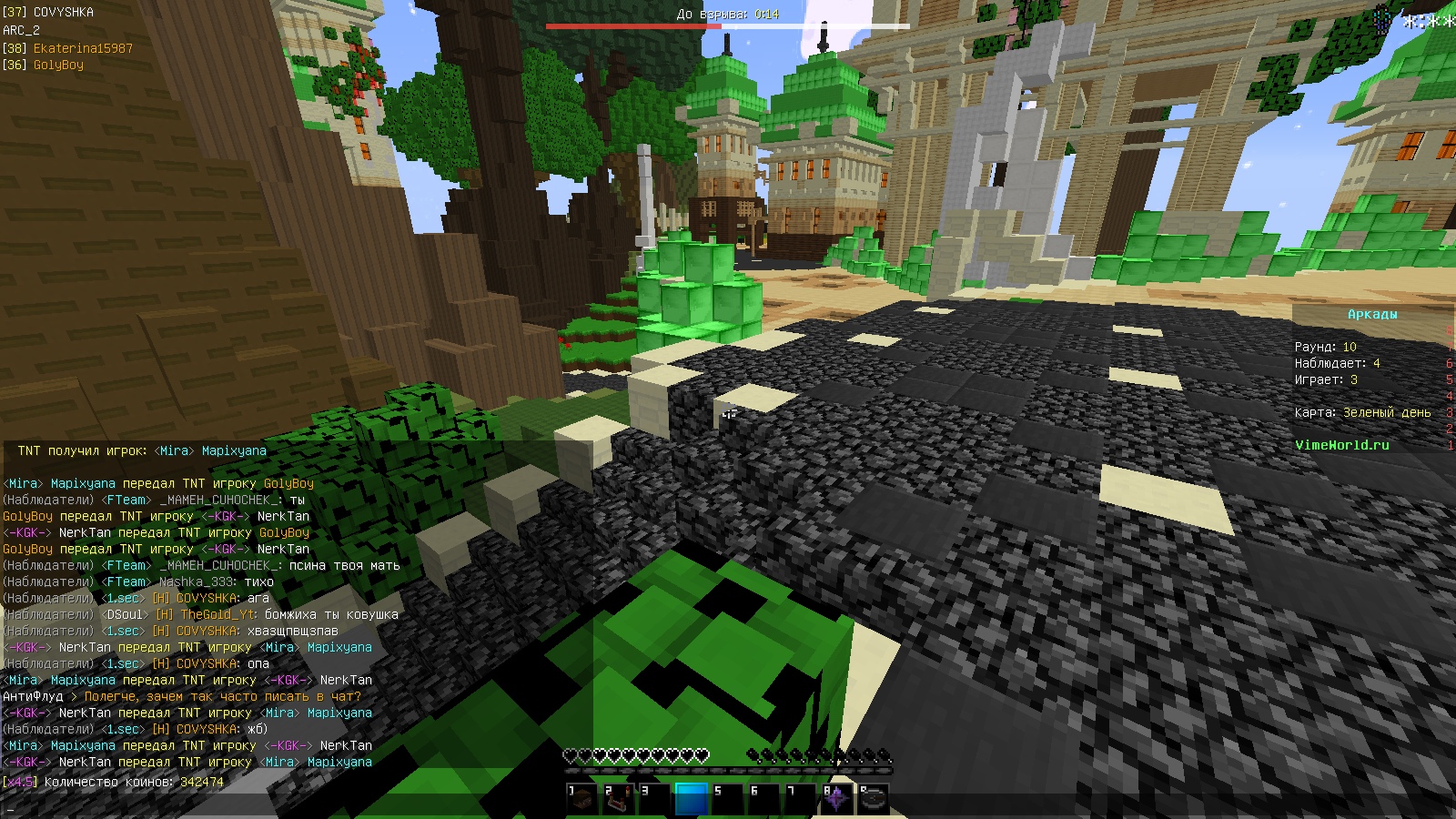Click the highlighted blue hotbar slot
This screenshot has height=819, width=1456.
tap(691, 800)
